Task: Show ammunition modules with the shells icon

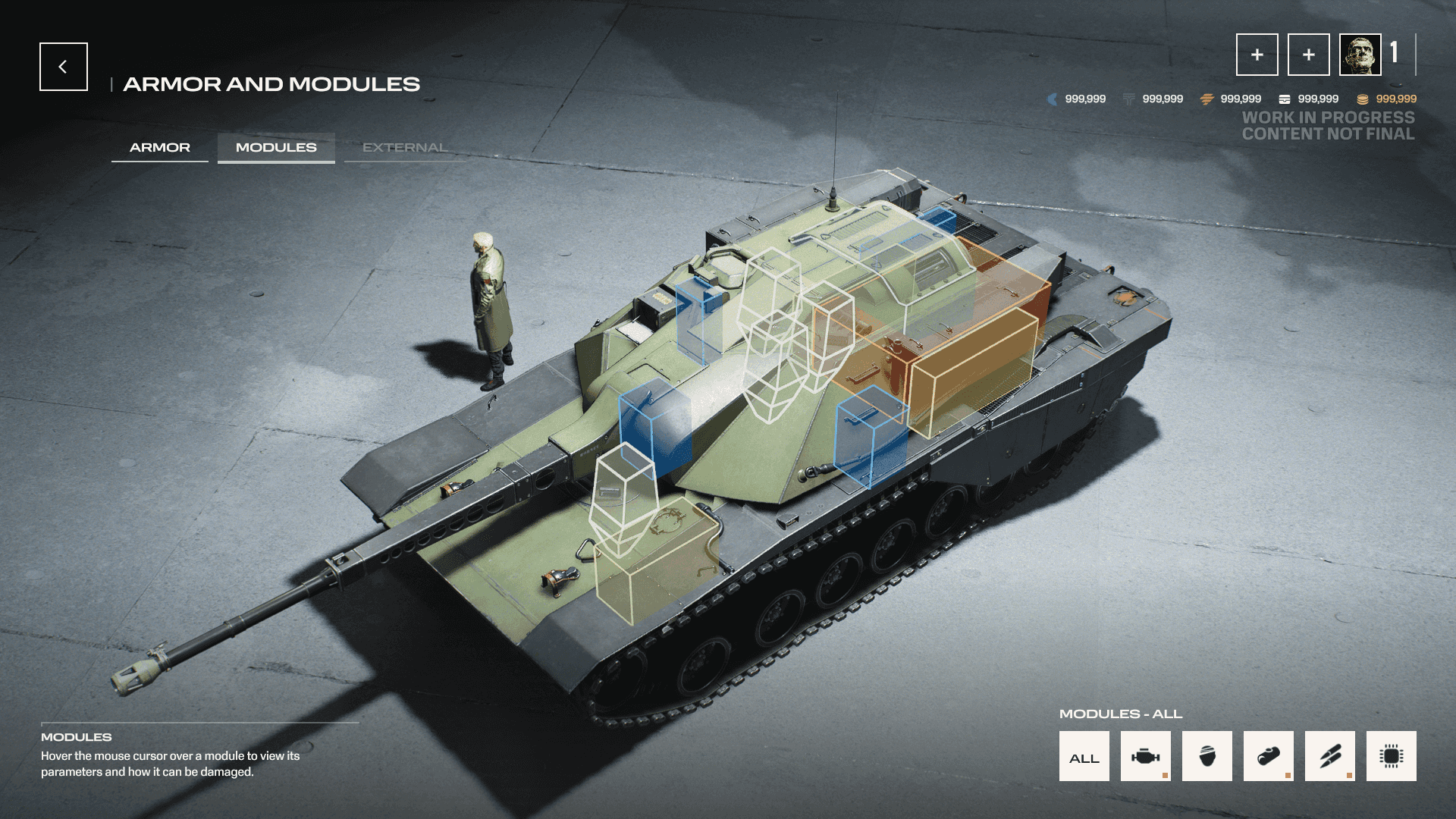Action: tap(1330, 756)
